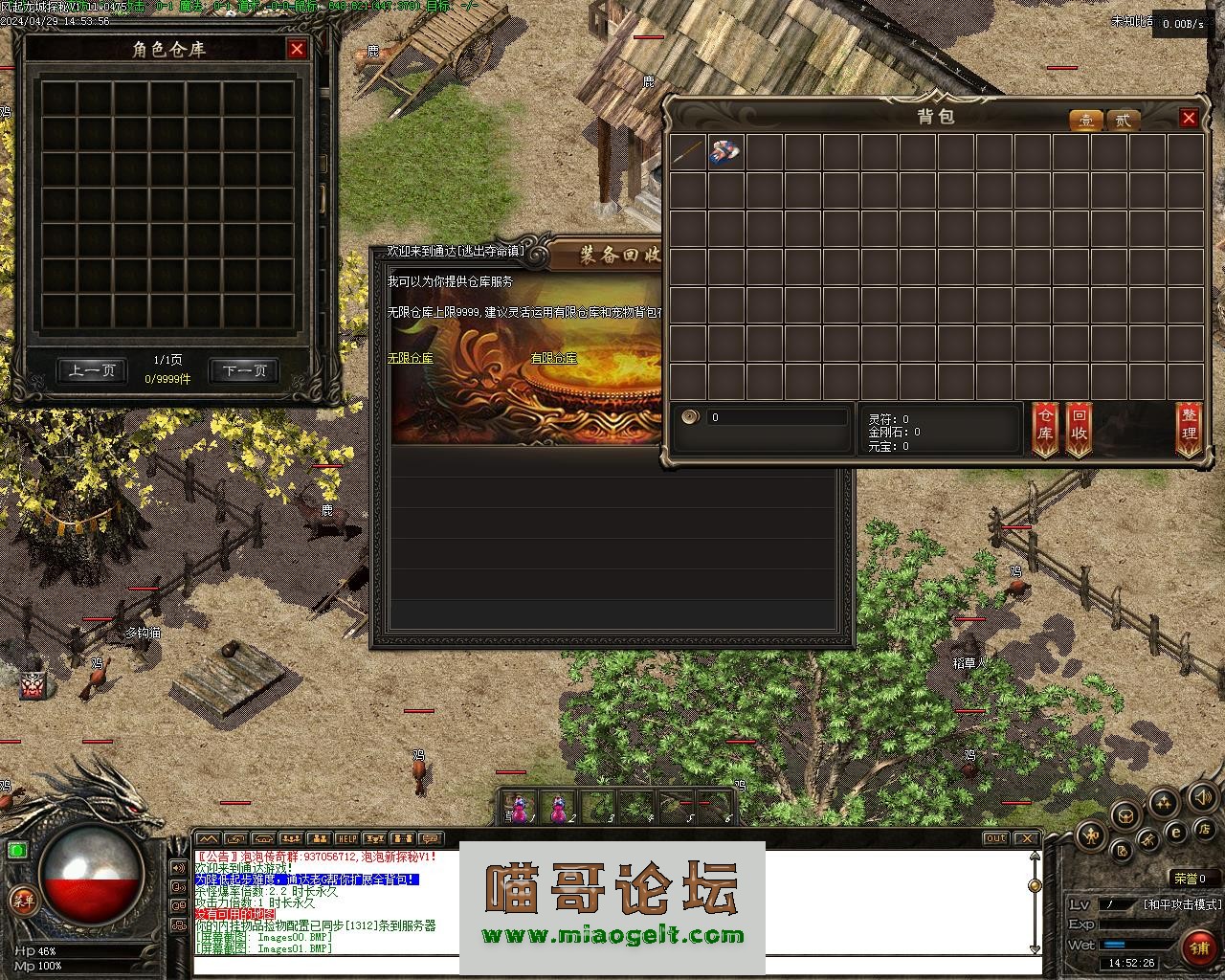The image size is (1225, 980).
Task: Select the spear item in backpack
Action: tap(688, 153)
